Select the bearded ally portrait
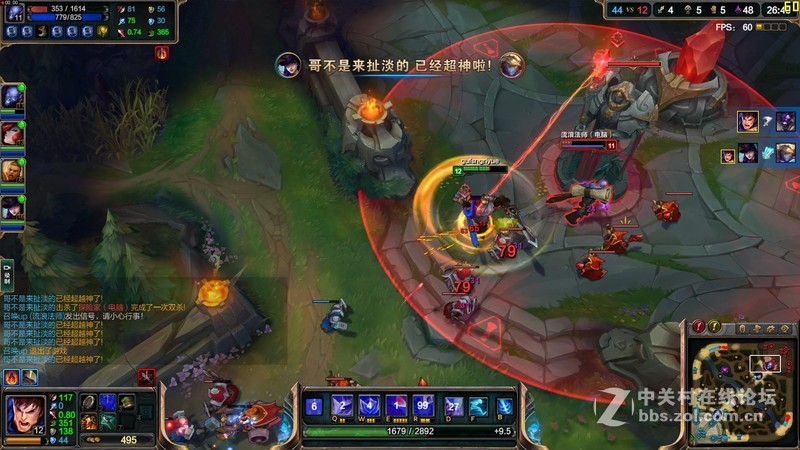The height and width of the screenshot is (450, 800). click(11, 170)
